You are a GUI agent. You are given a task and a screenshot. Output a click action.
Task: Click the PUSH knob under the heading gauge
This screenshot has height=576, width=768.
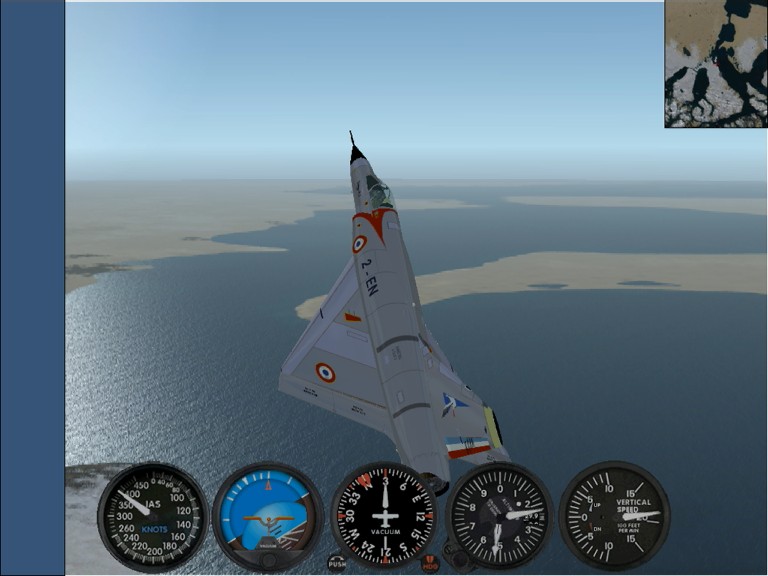point(337,563)
